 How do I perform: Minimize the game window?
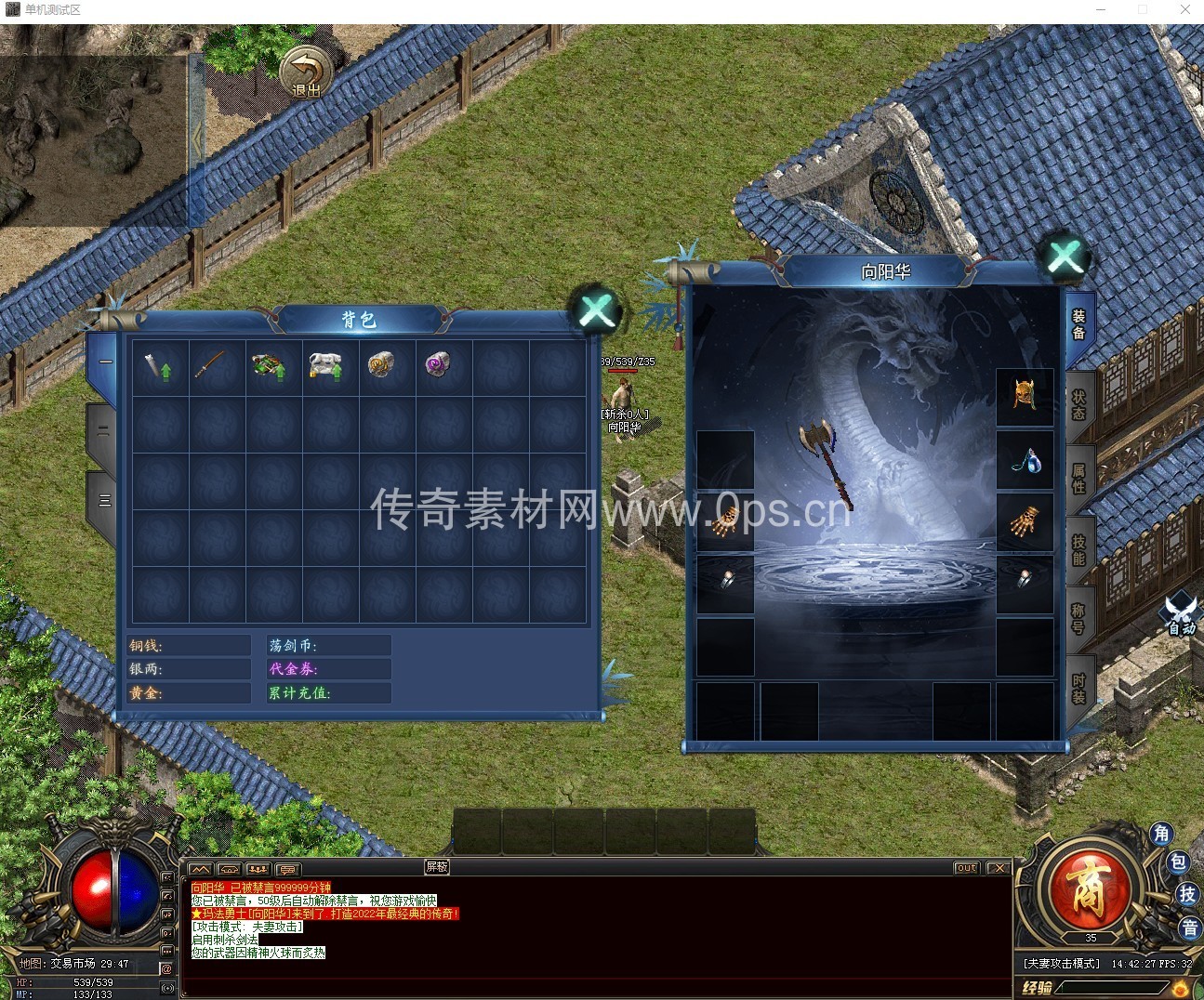click(x=1101, y=9)
